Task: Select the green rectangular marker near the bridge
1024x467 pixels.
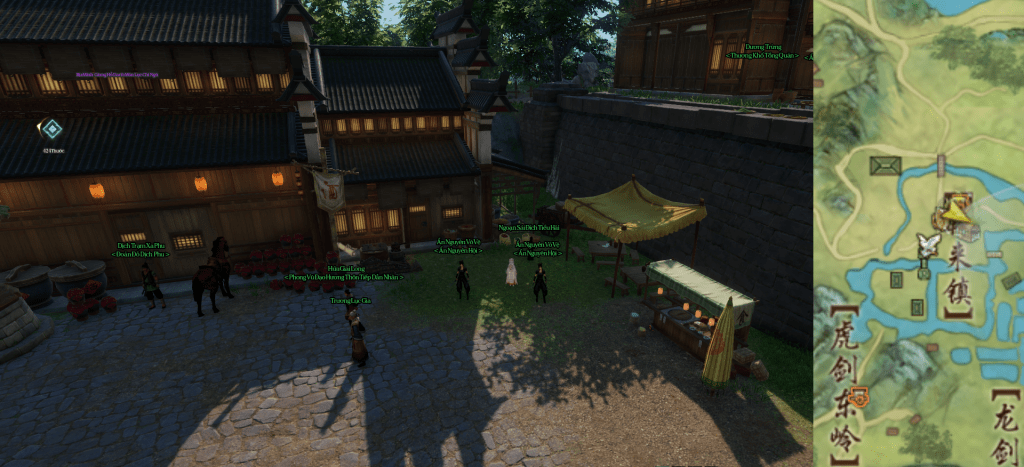Action: 885,166
